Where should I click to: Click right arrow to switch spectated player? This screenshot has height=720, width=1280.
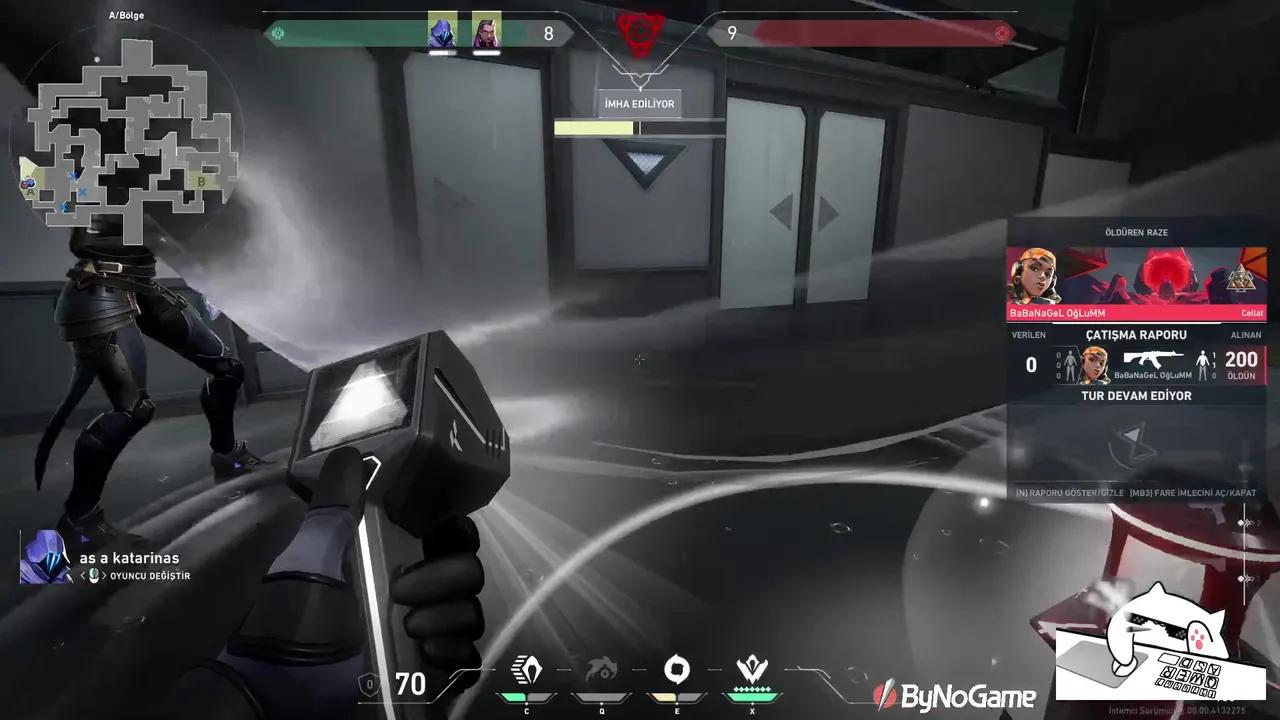105,575
